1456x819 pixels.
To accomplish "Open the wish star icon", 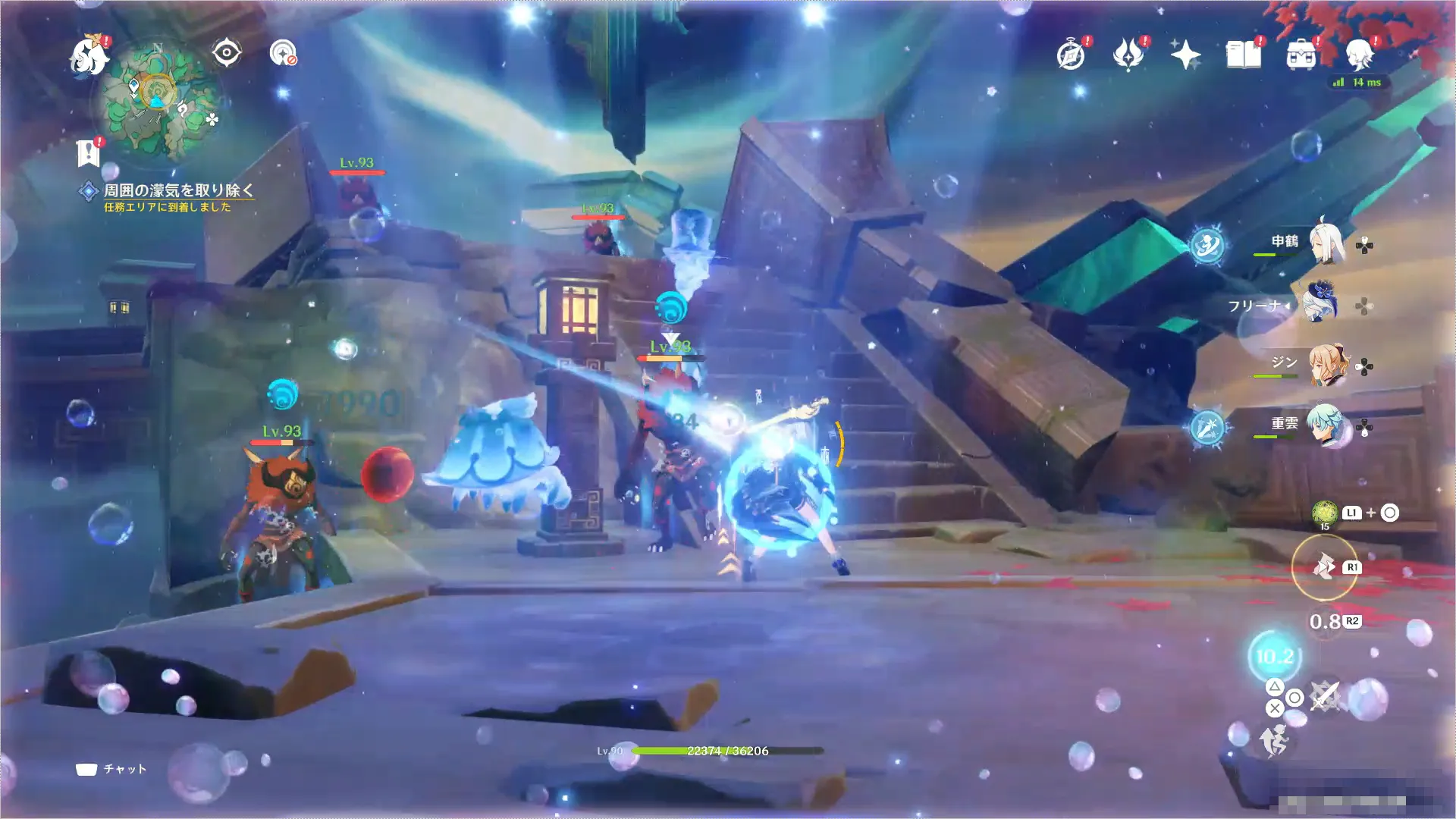I will (1185, 55).
